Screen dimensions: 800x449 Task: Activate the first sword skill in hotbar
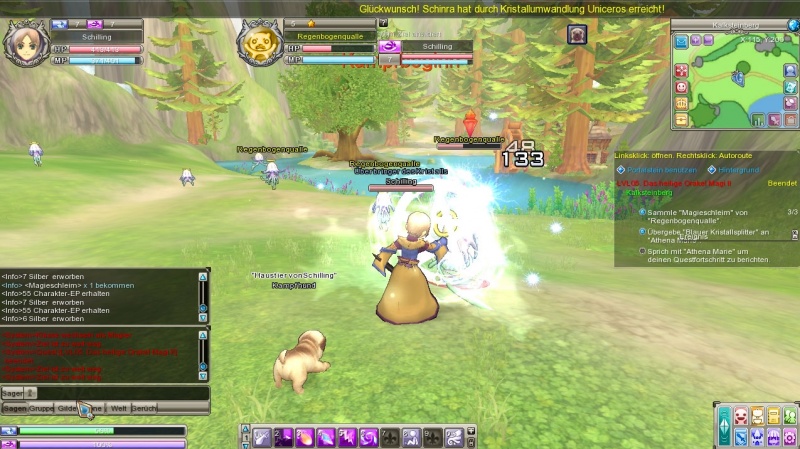[262, 436]
